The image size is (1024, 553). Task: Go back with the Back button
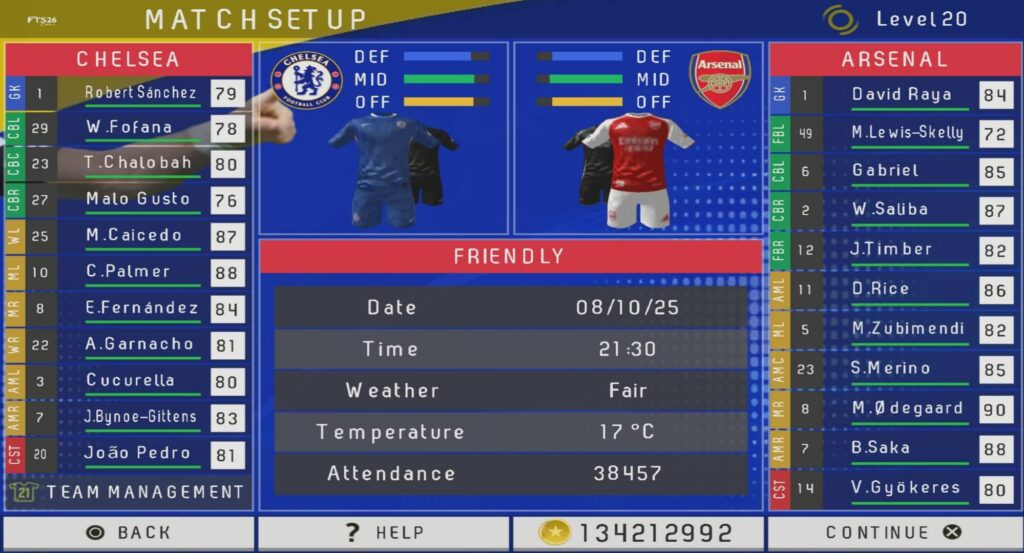click(129, 533)
